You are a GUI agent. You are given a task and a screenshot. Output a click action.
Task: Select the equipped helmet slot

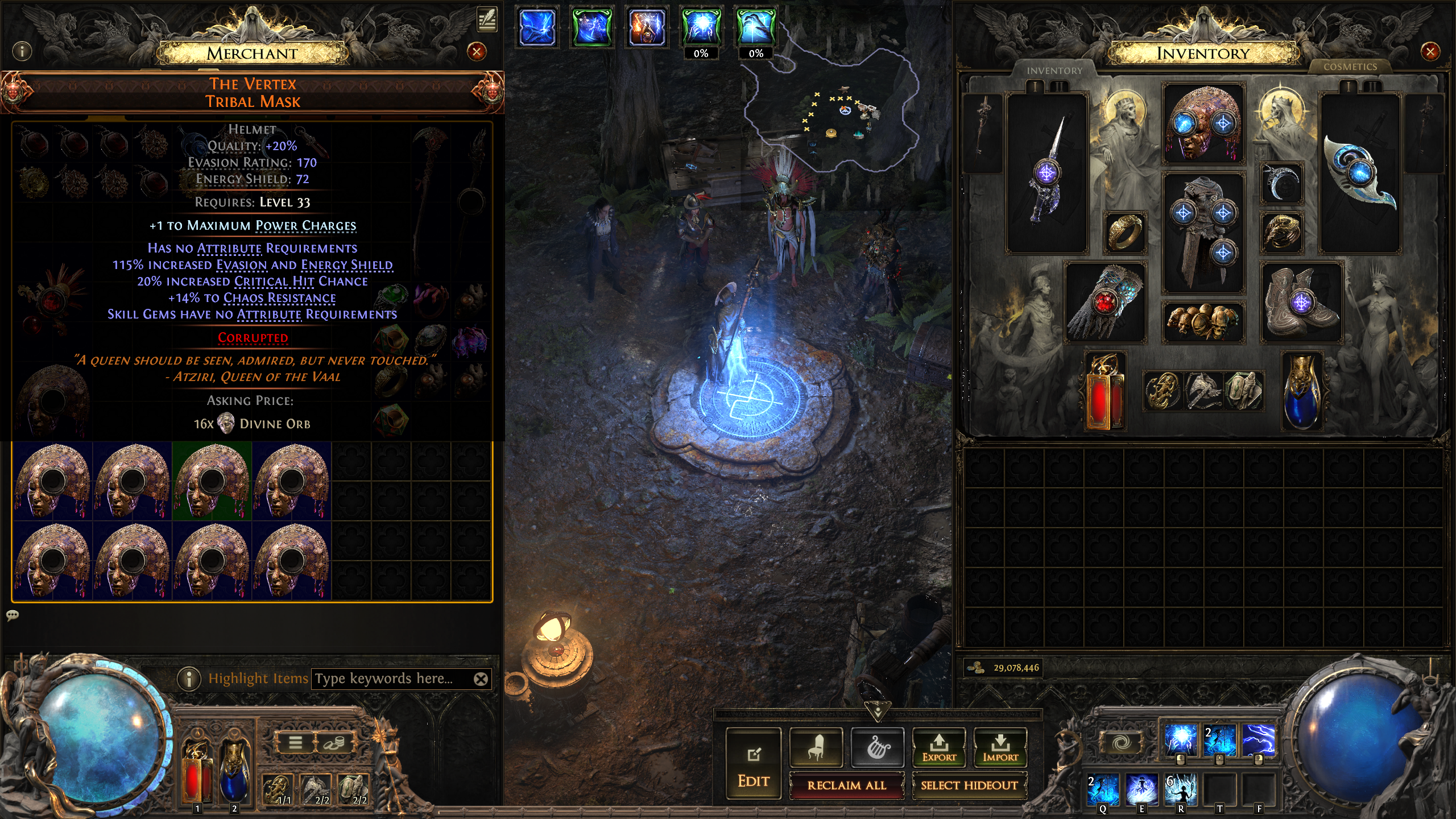1203,123
